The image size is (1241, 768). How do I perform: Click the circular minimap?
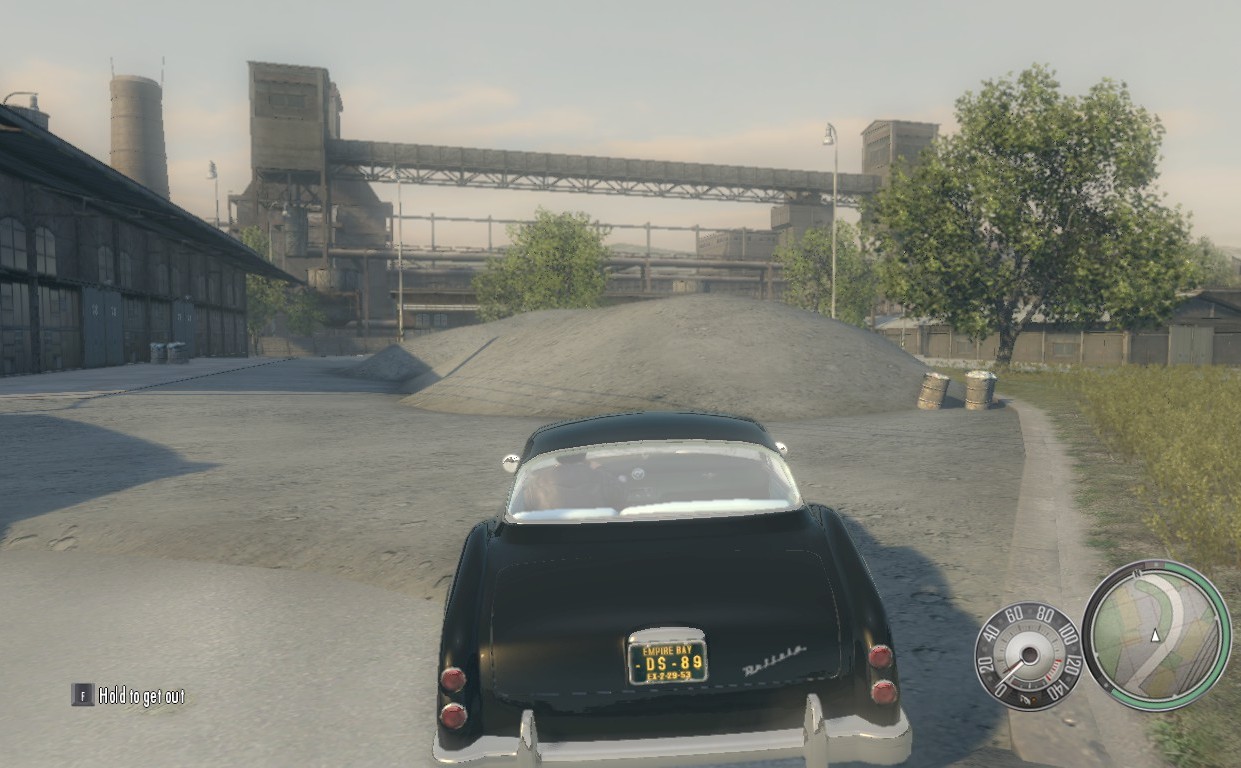[x=1156, y=634]
